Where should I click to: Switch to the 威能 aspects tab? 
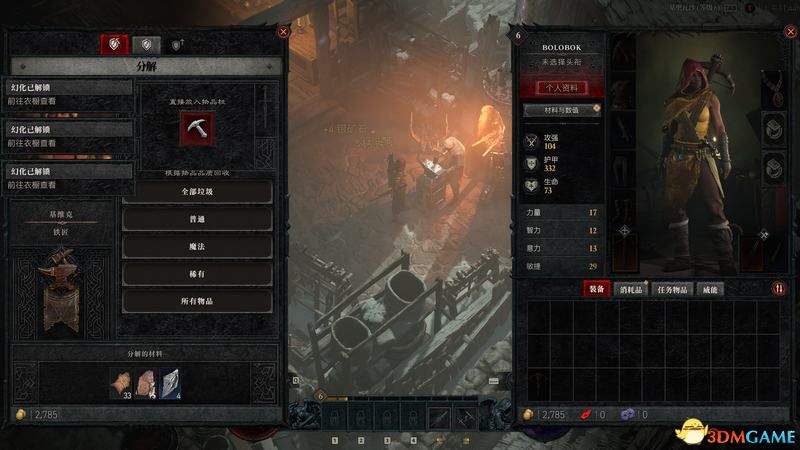click(708, 289)
